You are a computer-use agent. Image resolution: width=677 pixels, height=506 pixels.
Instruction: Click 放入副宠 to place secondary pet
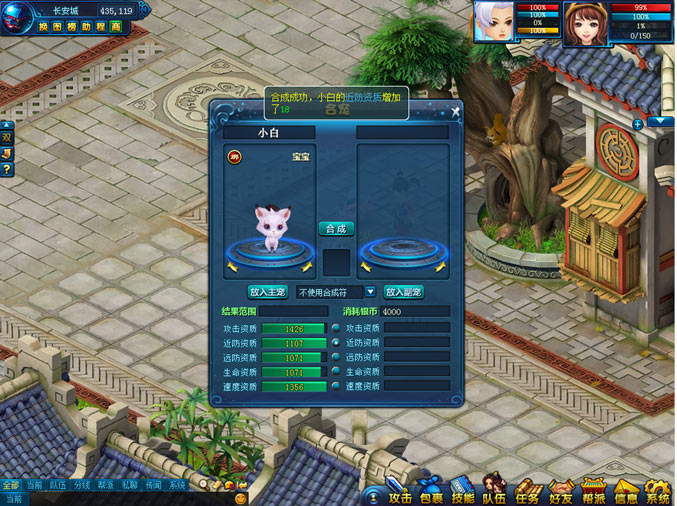point(404,292)
